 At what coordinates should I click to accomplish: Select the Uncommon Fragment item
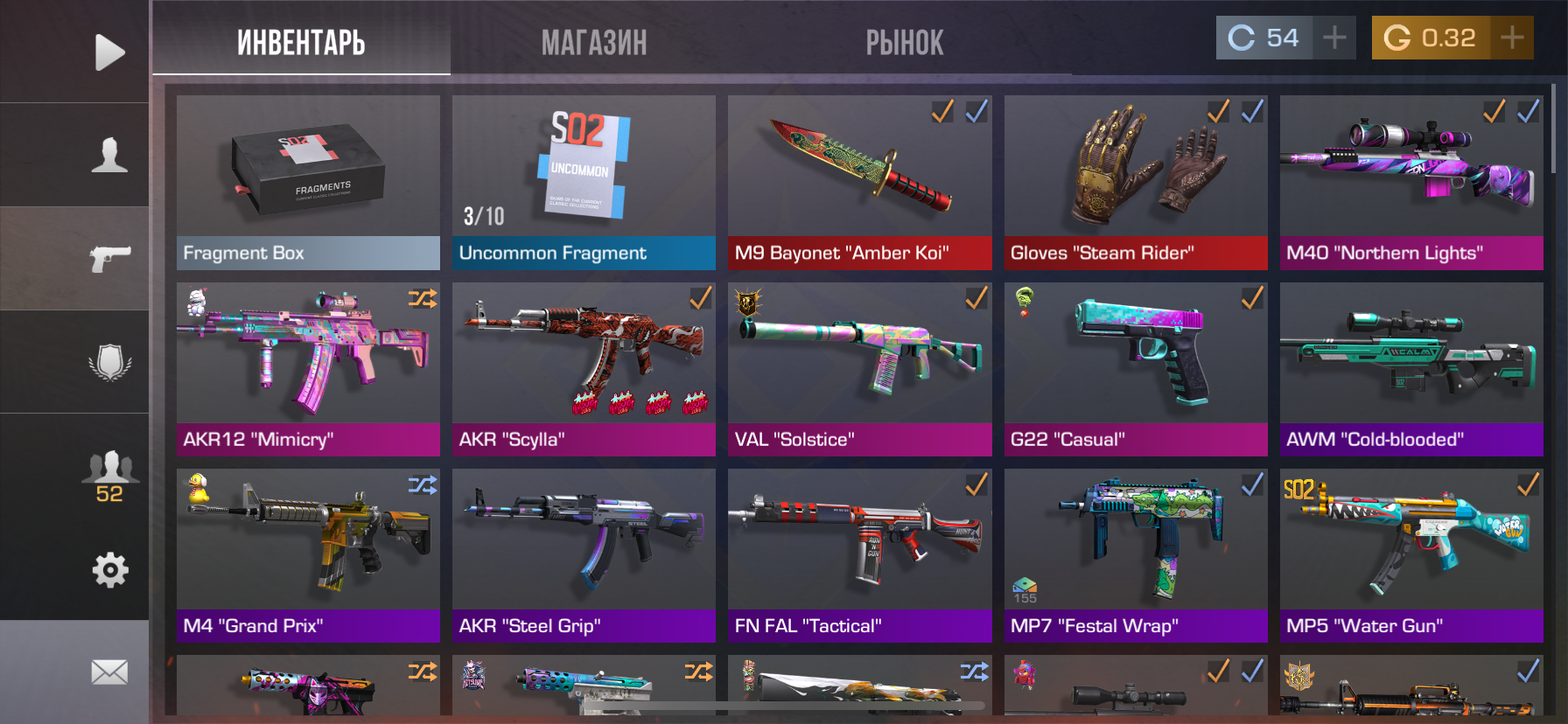click(584, 182)
